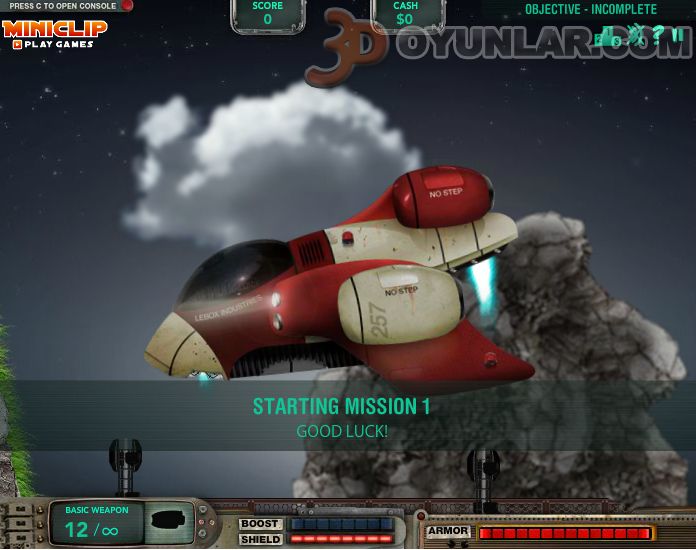
Task: Pause the game with the pause icon
Action: coord(677,37)
